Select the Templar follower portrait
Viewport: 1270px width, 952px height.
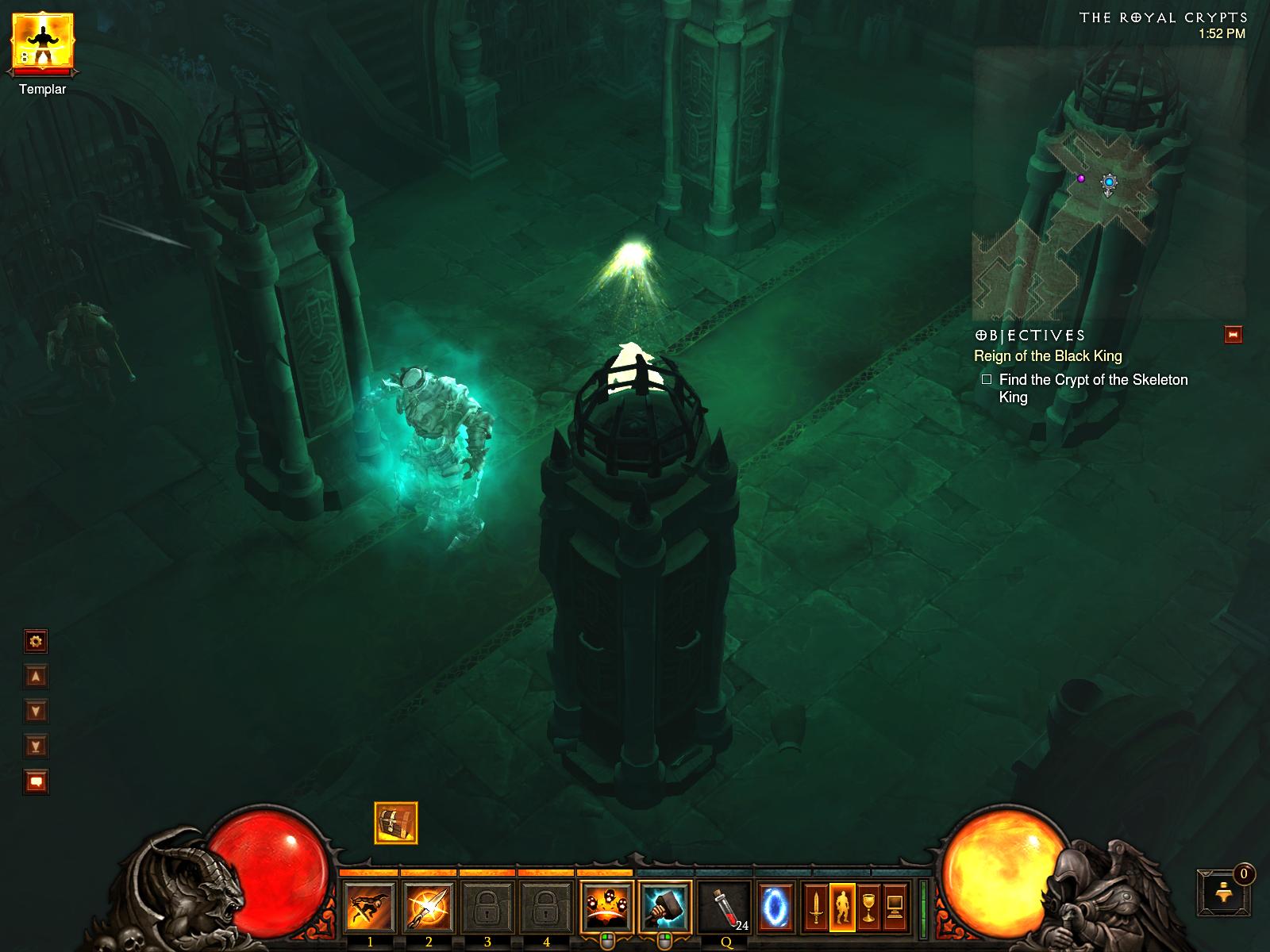point(43,44)
